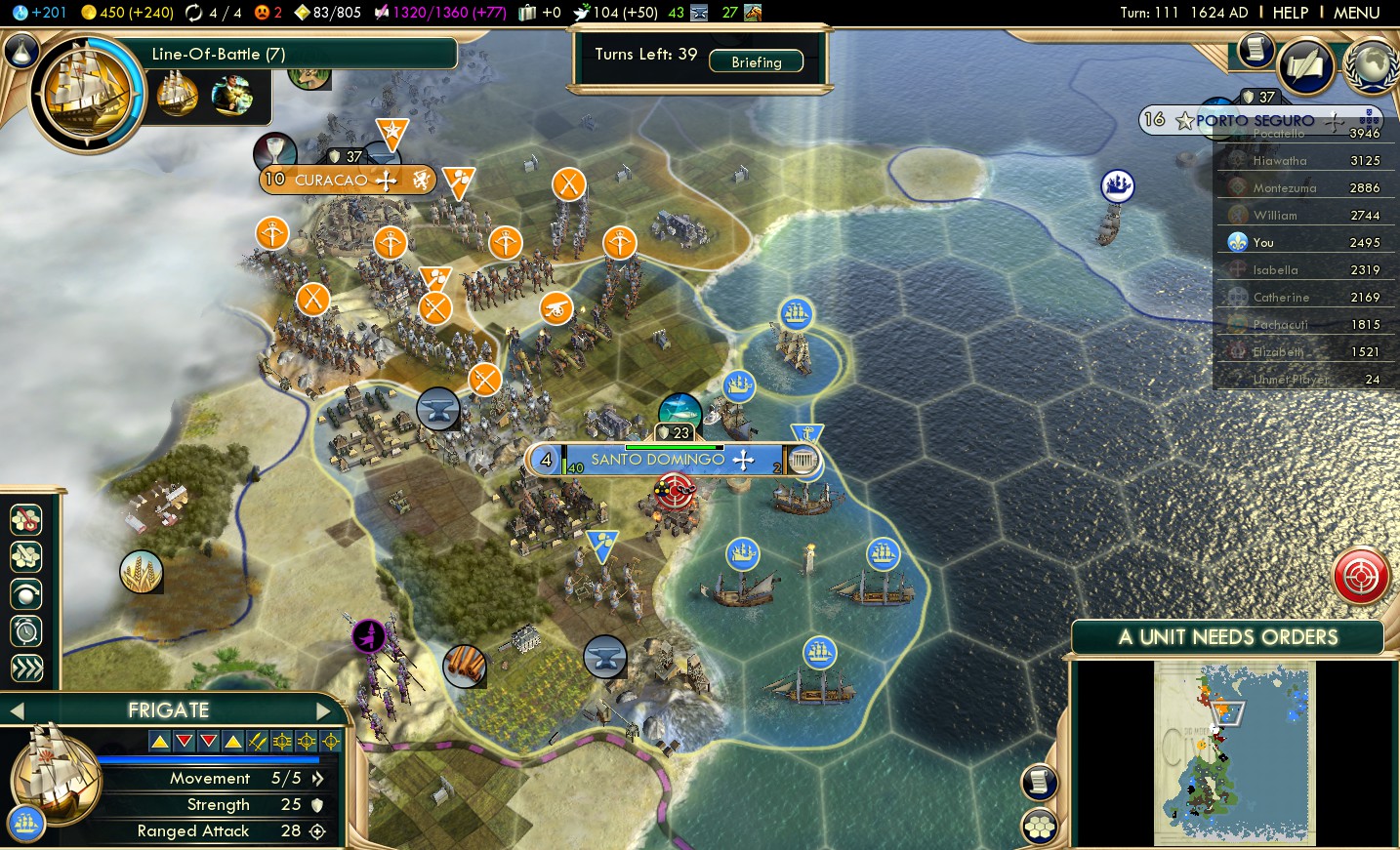Choose the fast-forward chevrons unit action
Viewport: 1400px width, 850px height.
(x=26, y=668)
